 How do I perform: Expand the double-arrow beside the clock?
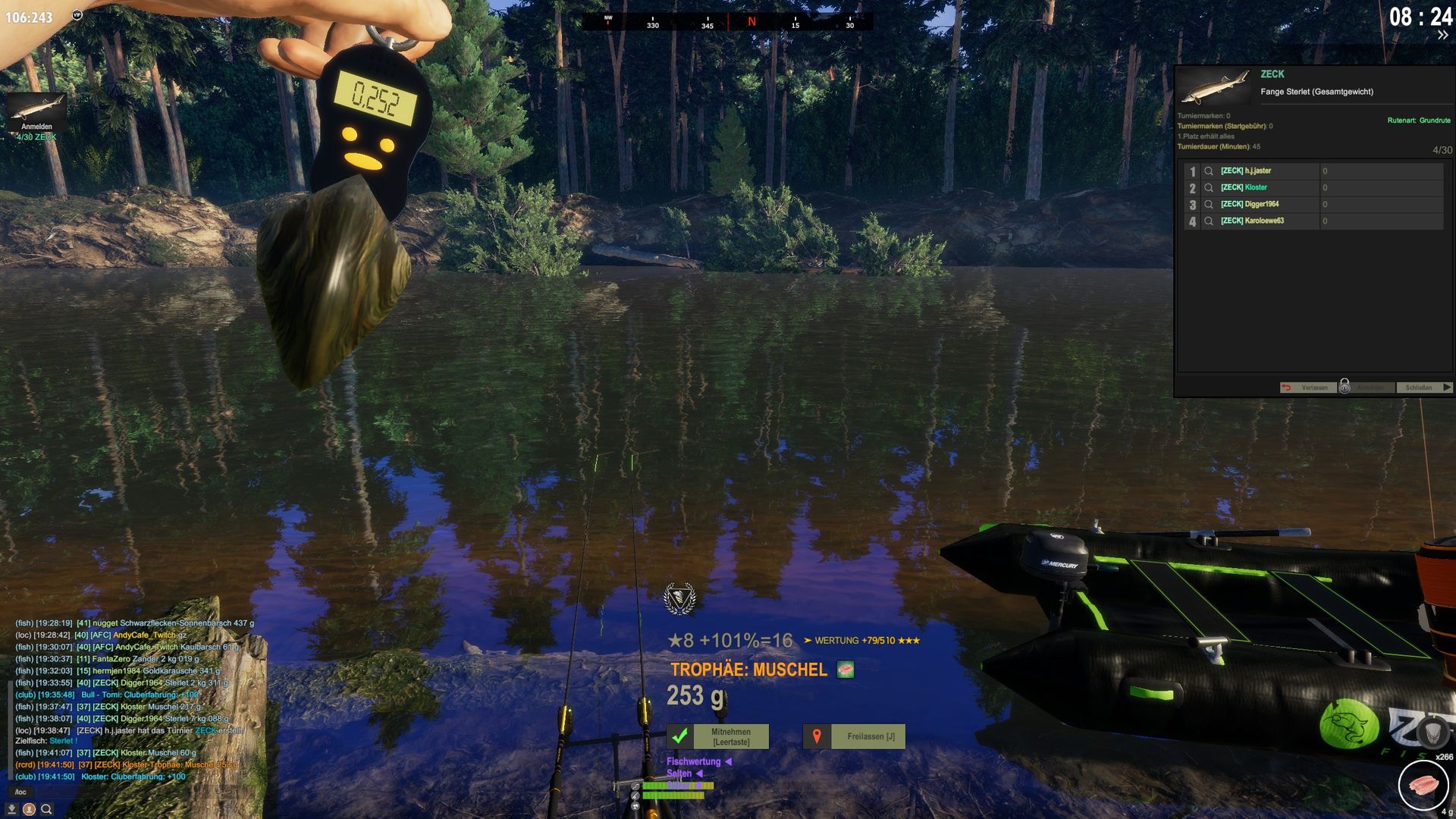[1442, 36]
